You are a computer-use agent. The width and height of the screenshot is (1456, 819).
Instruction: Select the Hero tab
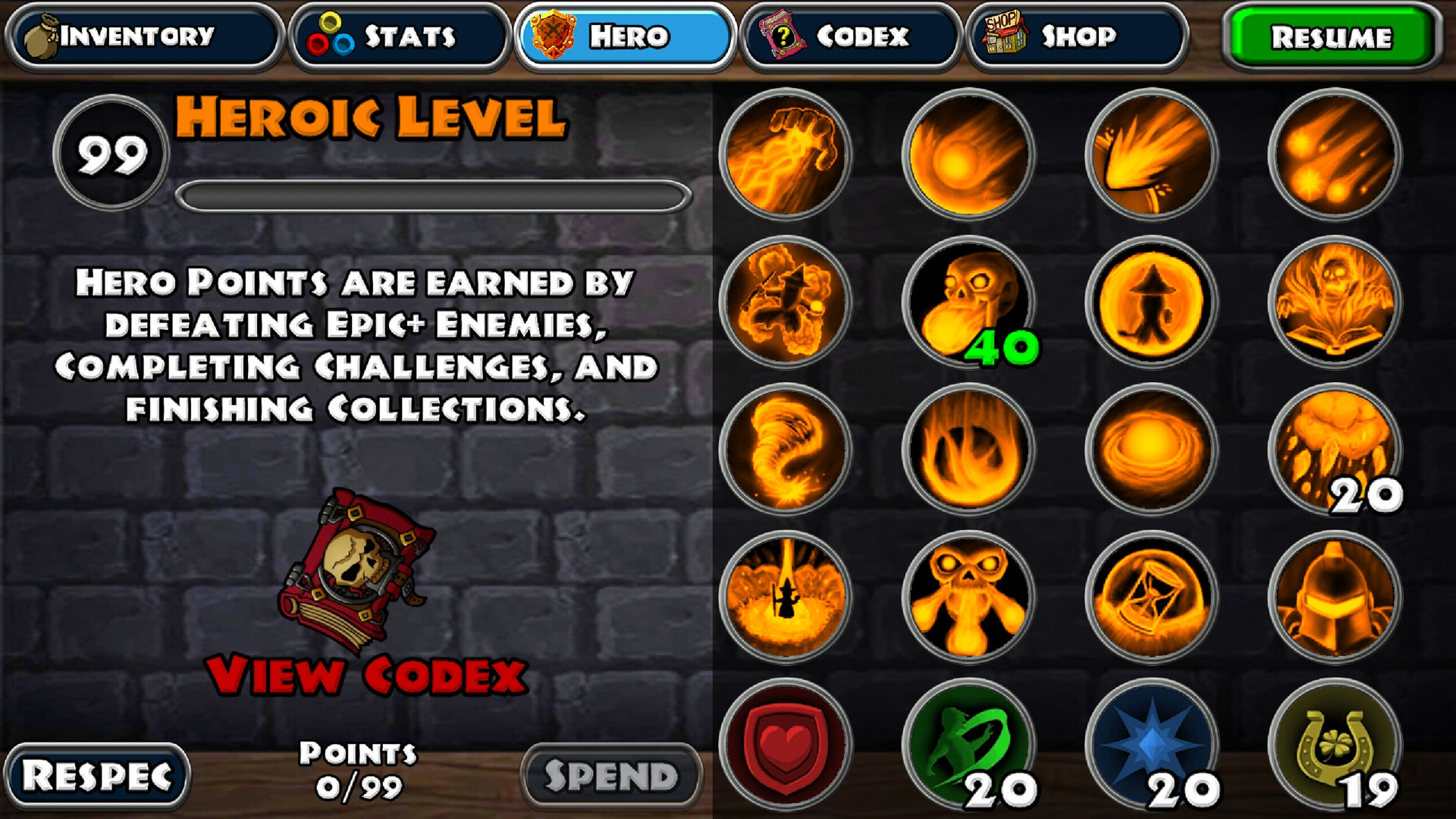625,36
